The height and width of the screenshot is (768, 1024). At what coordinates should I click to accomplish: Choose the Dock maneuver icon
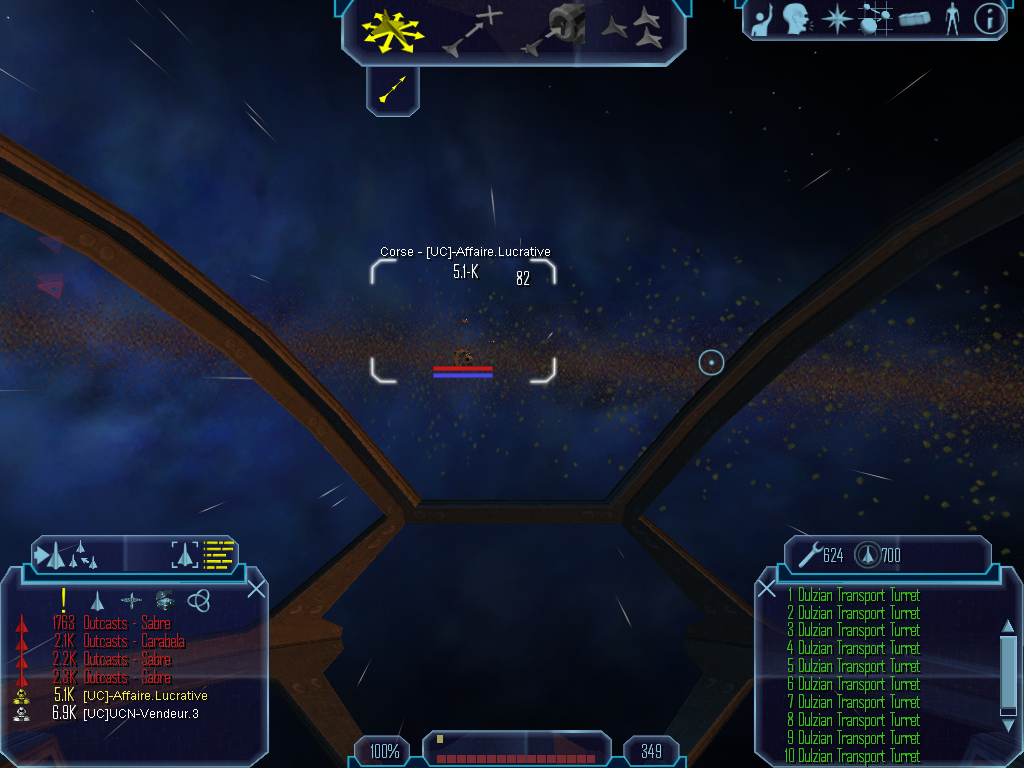pyautogui.click(x=553, y=30)
